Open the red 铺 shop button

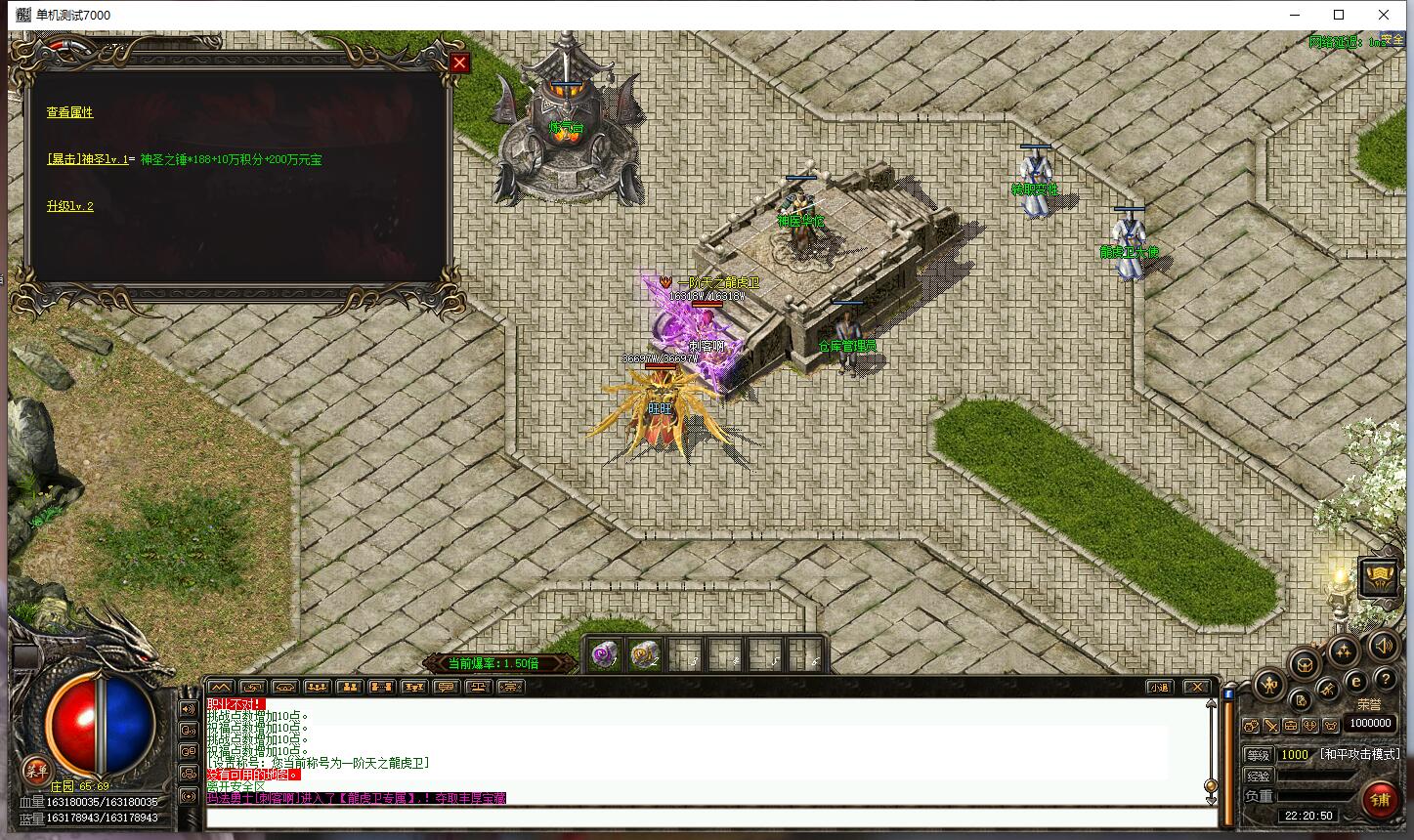1380,801
